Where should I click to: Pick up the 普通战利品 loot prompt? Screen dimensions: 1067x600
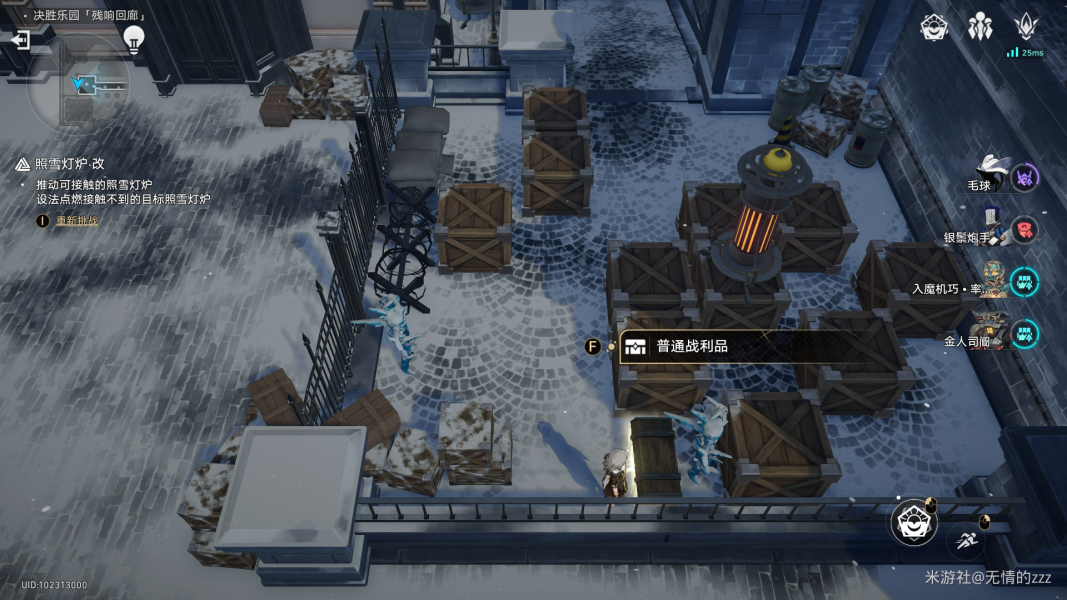coord(691,347)
